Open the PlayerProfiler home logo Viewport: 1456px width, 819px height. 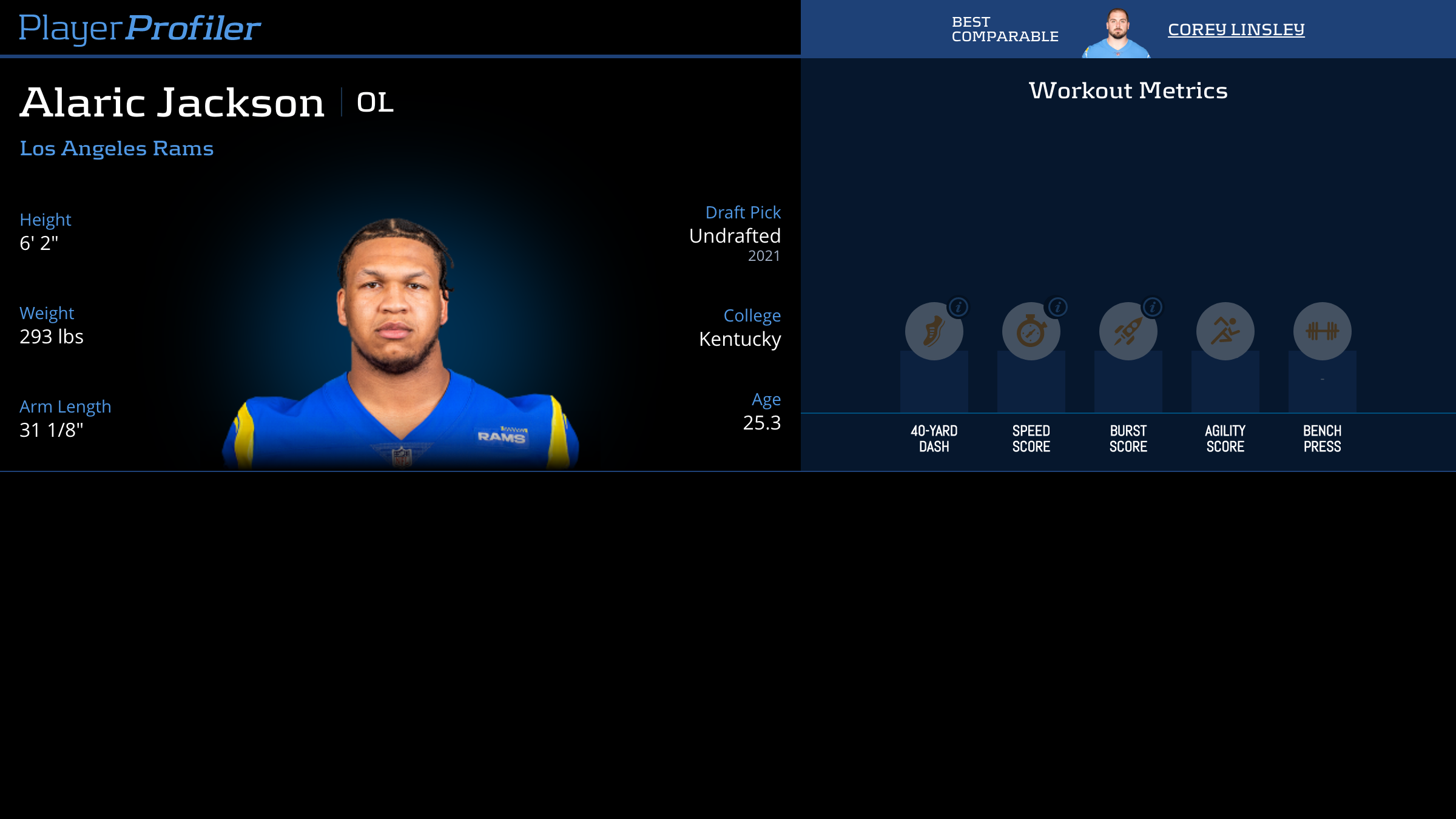click(x=140, y=28)
